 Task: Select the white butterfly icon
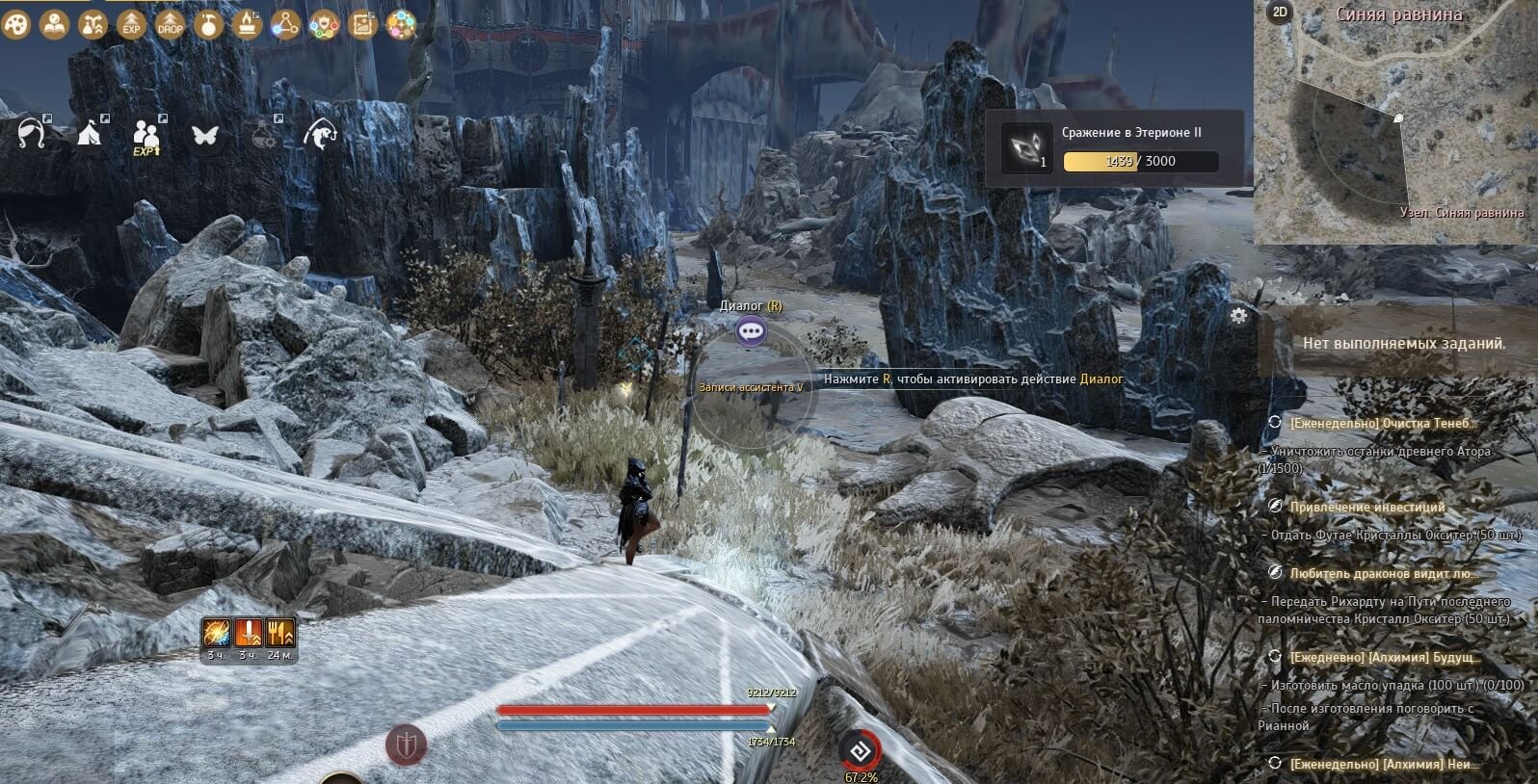point(204,135)
